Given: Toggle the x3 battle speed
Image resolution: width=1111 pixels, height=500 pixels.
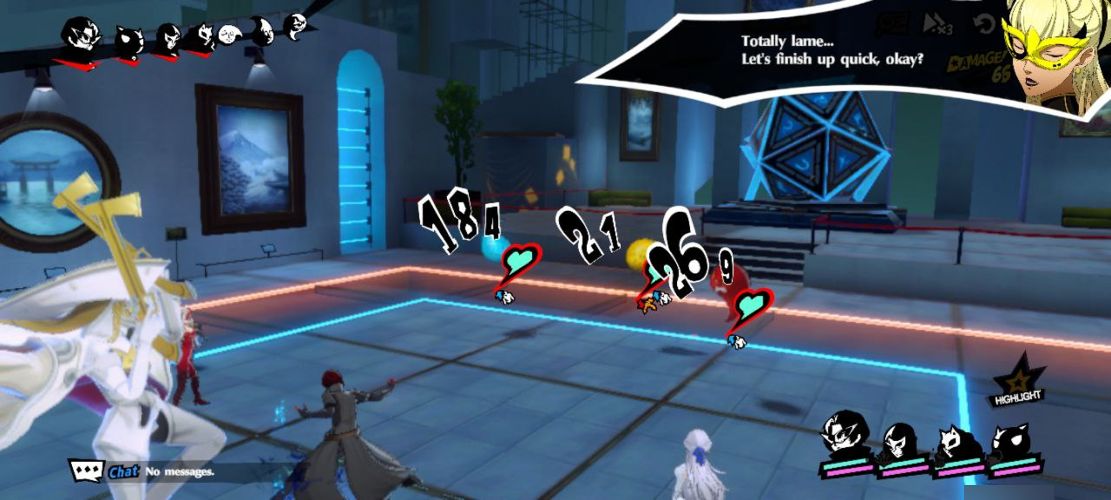Looking at the screenshot, I should 938,24.
